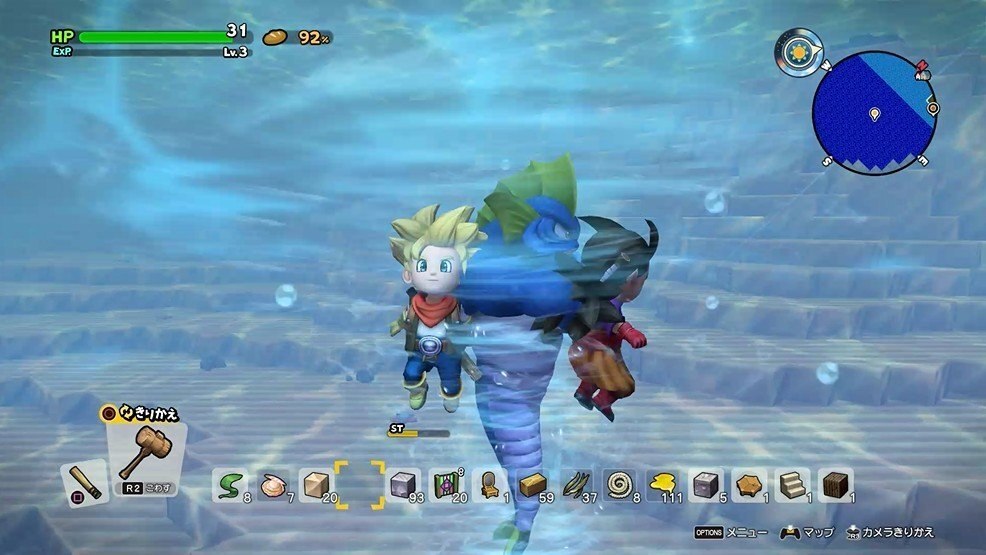
Task: Select the straw block stack of 59
Action: coord(533,485)
